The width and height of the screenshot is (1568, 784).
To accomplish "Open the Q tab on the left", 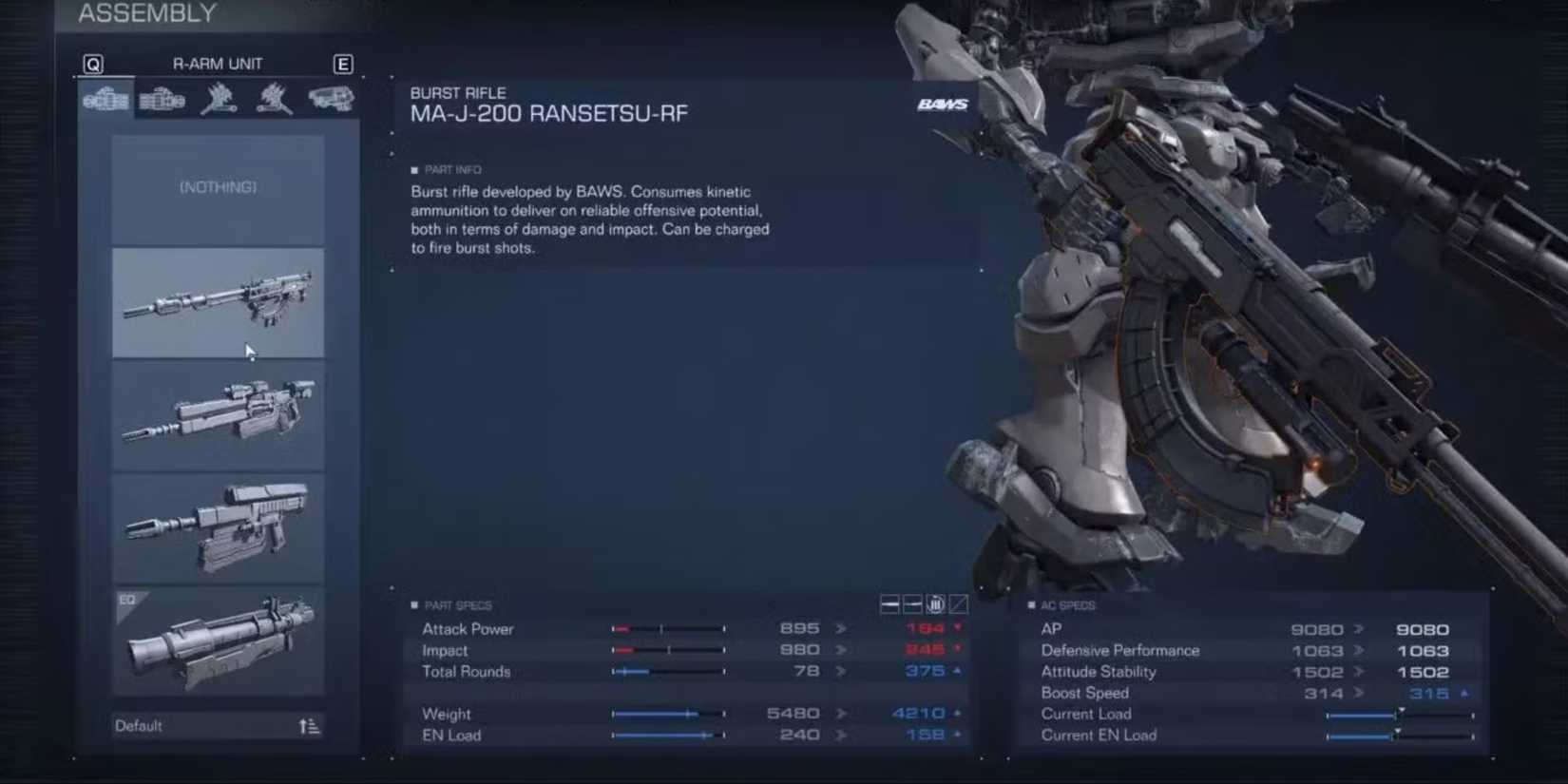I will click(x=92, y=64).
